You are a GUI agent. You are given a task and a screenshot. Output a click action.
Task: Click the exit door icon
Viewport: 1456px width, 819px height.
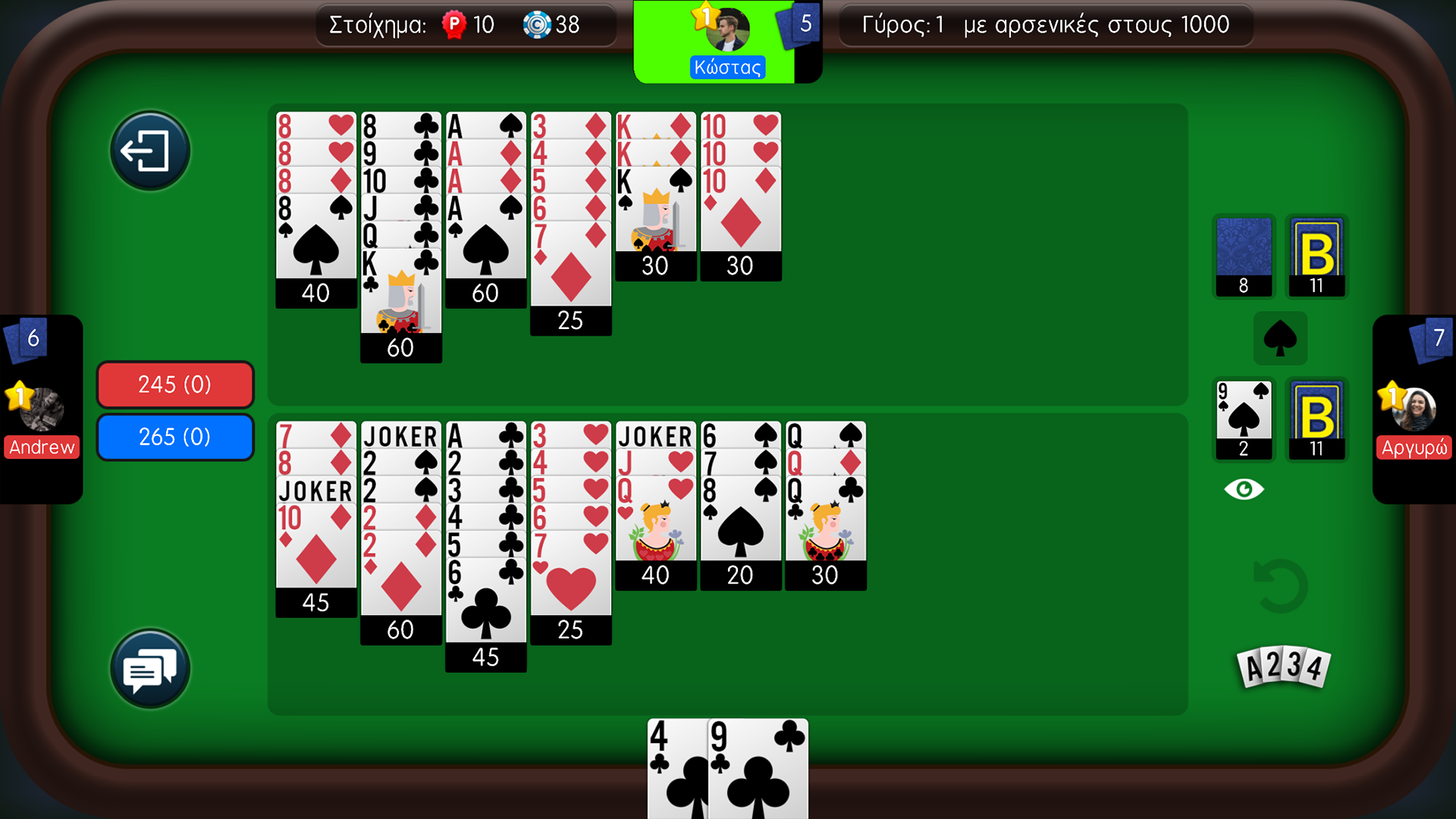click(x=149, y=149)
